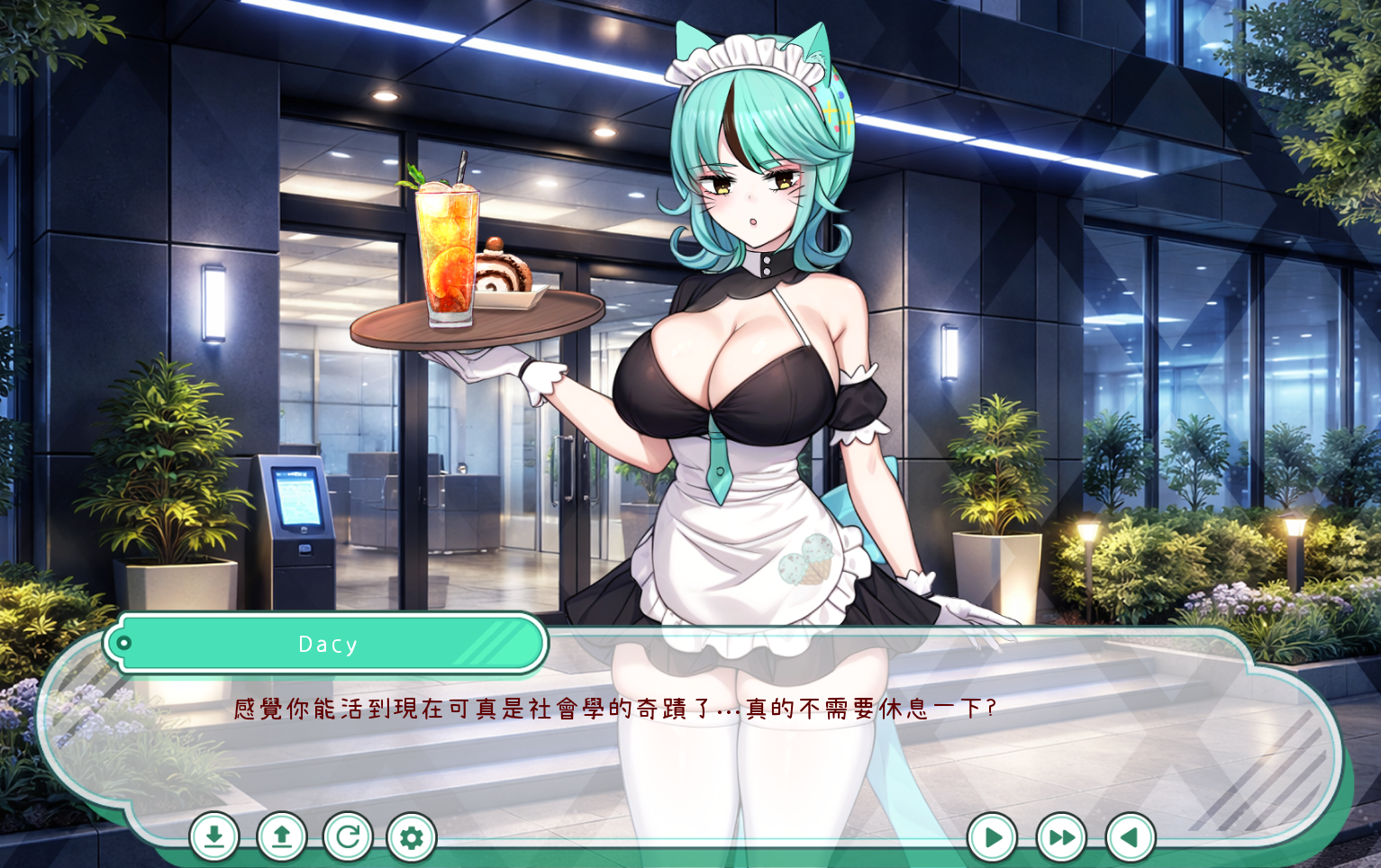Open settings with the gear icon
The width and height of the screenshot is (1381, 868).
412,838
